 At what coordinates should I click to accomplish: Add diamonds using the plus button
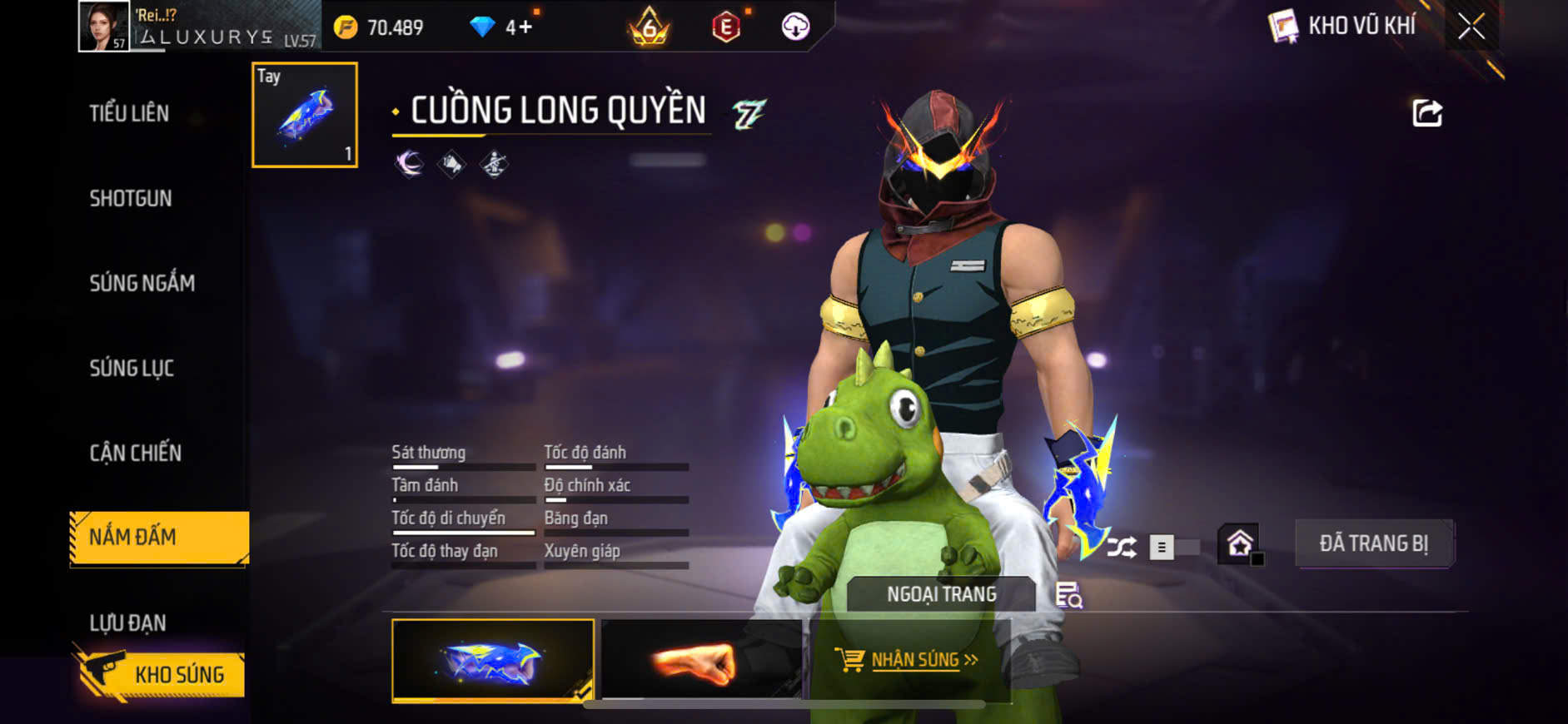pos(525,27)
